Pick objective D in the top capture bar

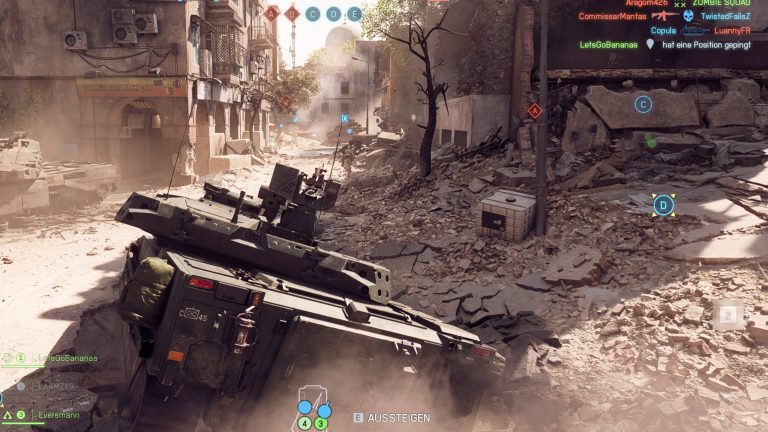point(333,14)
